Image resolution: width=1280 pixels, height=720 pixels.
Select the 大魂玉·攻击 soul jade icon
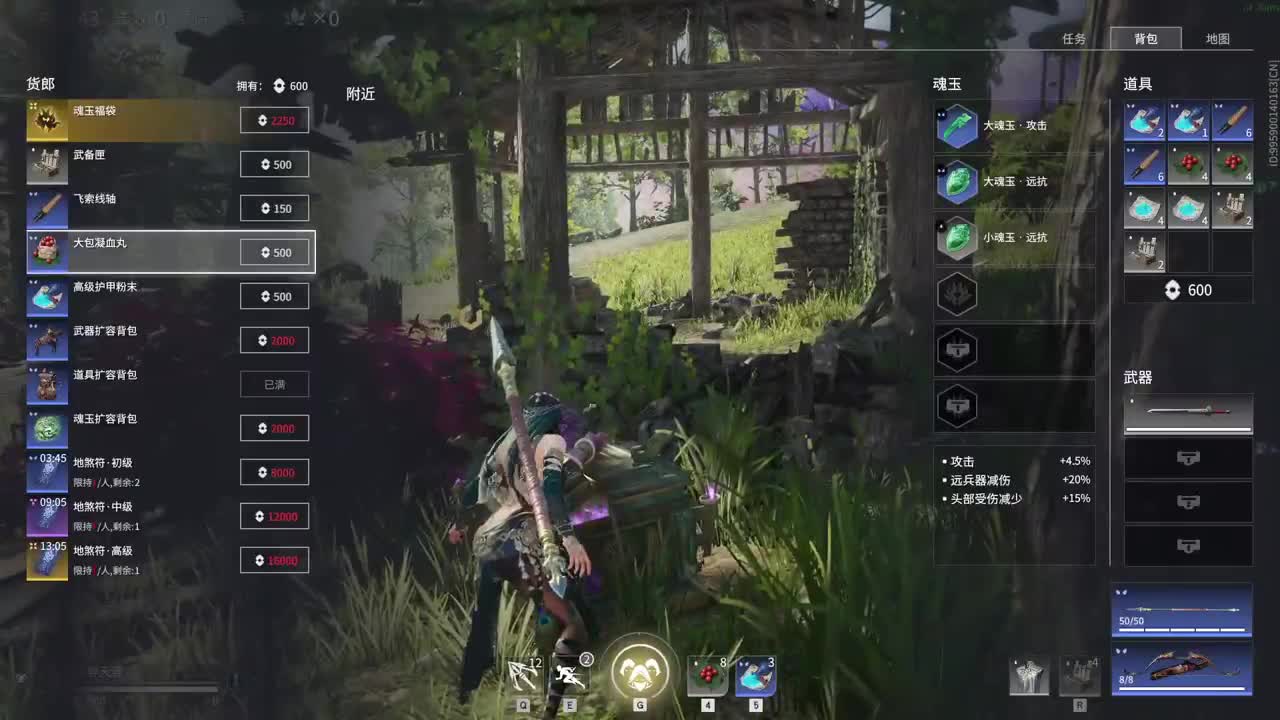pyautogui.click(x=957, y=125)
